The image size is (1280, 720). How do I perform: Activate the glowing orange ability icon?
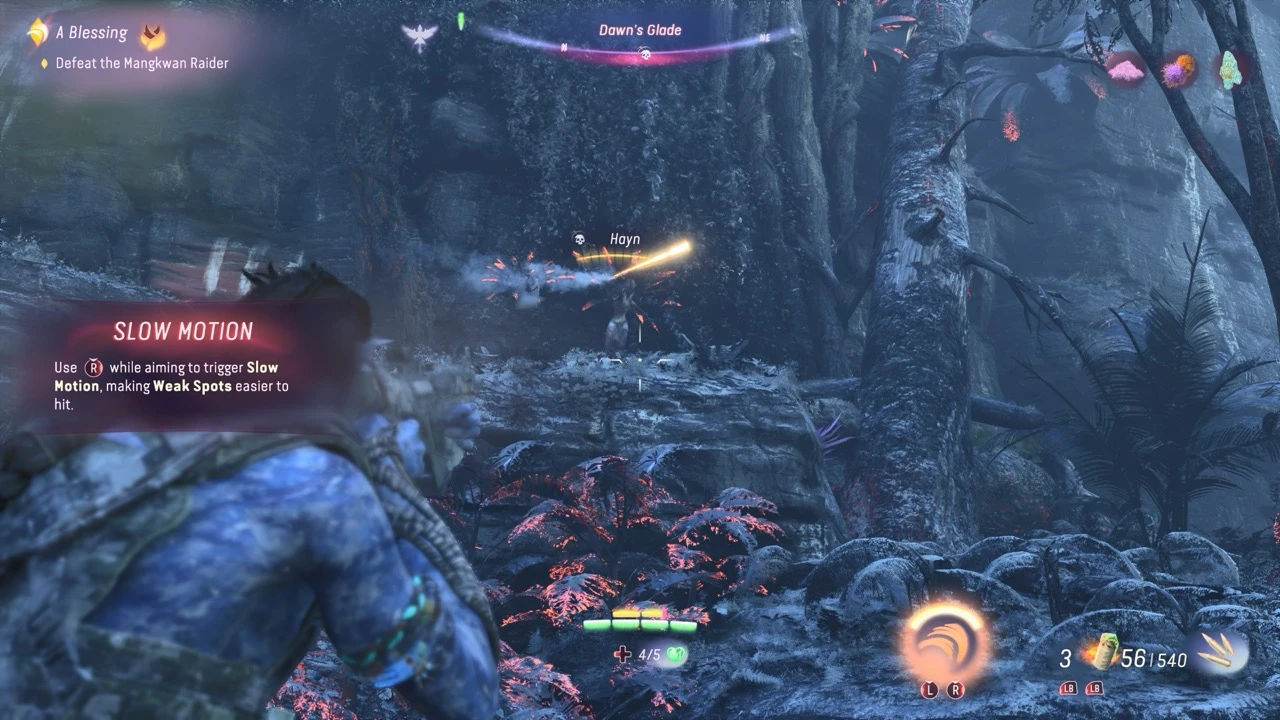946,636
